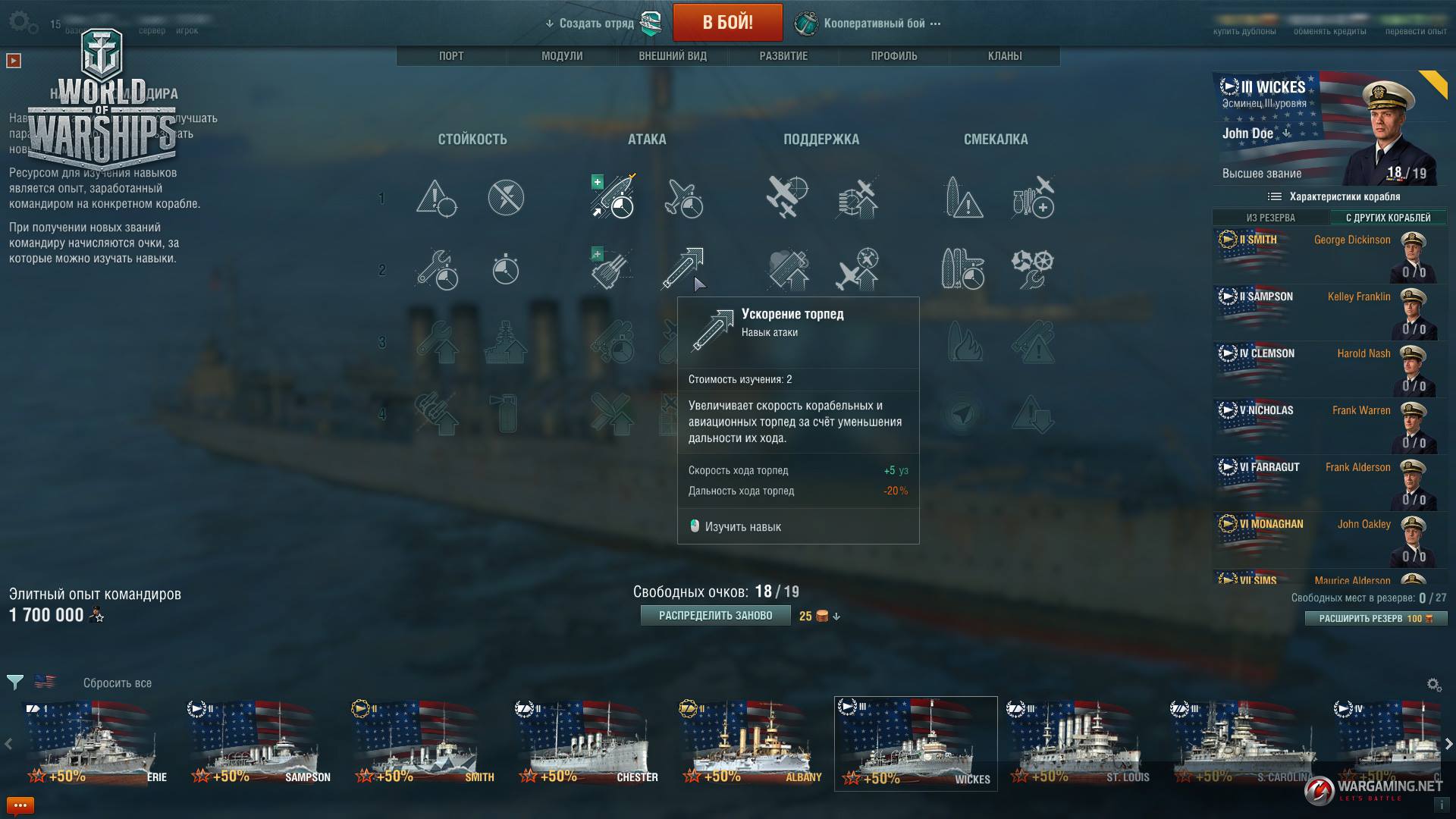Go to the ВНЕШНИЙ ВИД tab
This screenshot has height=819, width=1456.
point(673,56)
